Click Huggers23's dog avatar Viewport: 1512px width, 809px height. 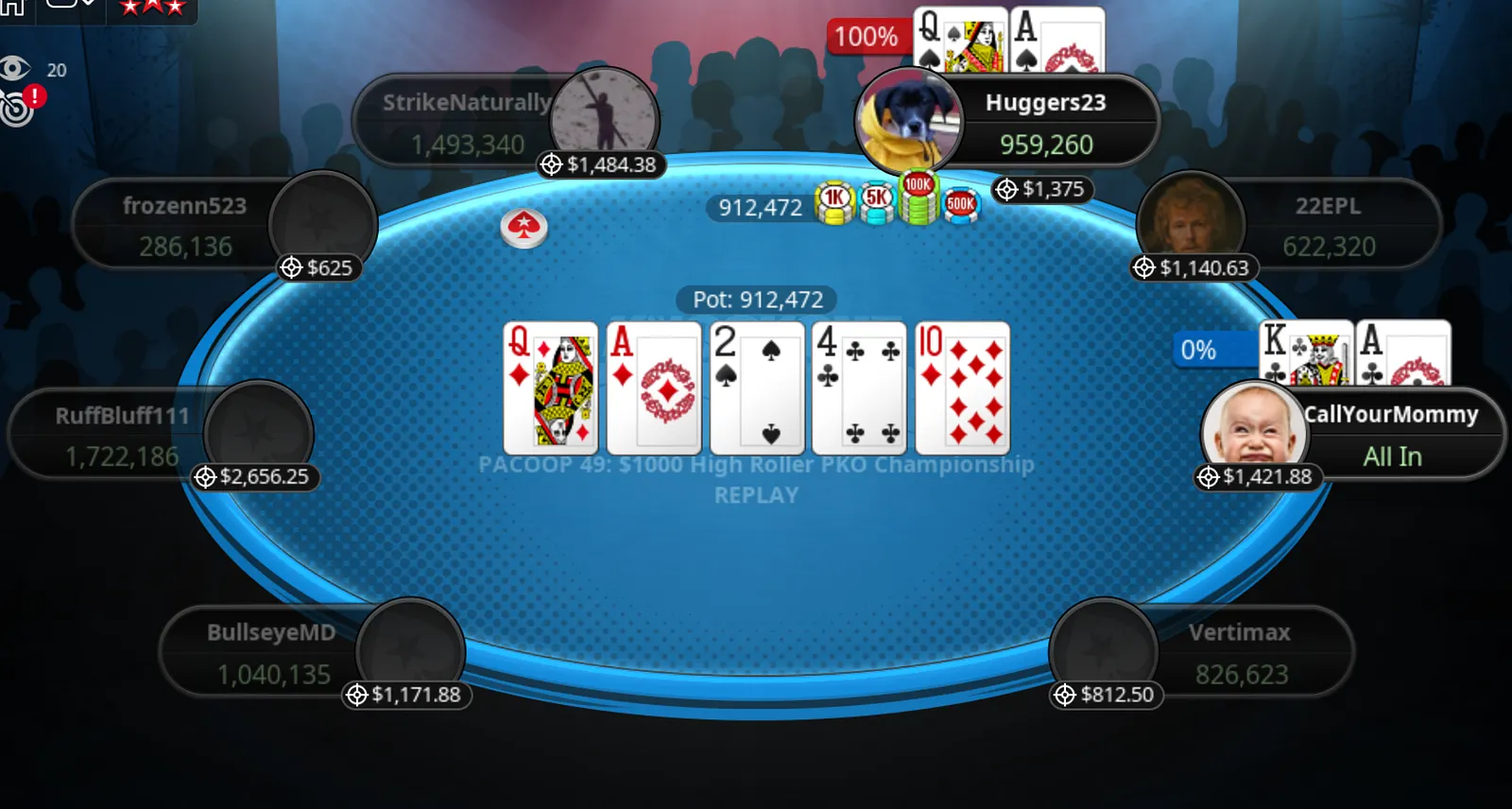click(907, 122)
